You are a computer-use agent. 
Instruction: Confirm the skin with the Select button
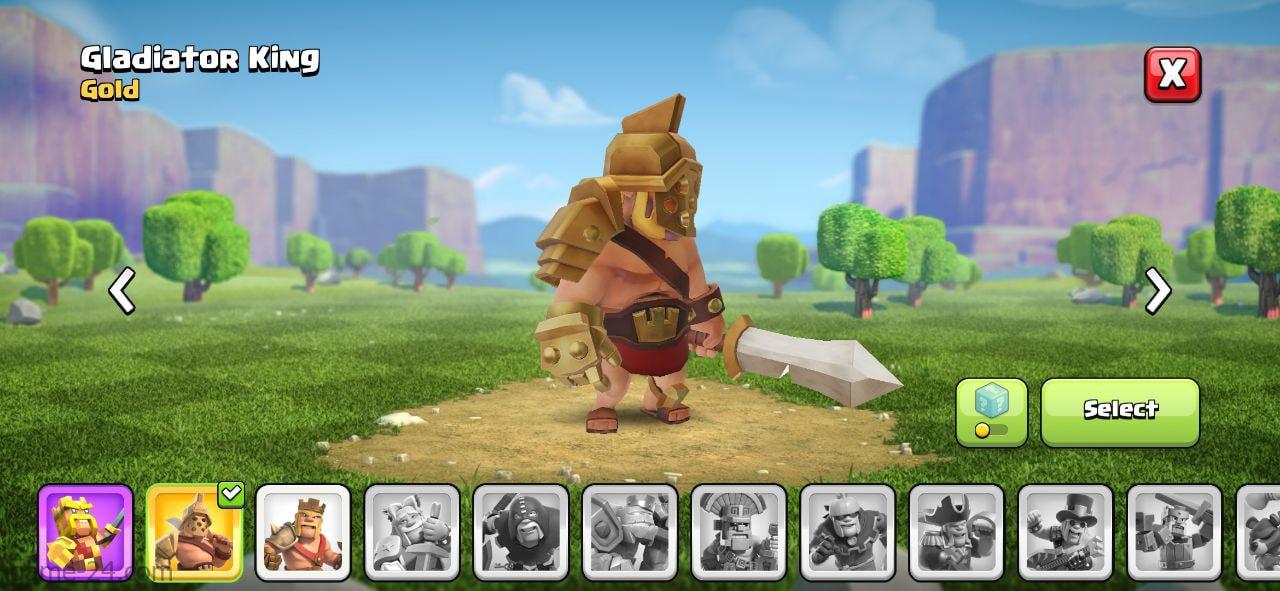pyautogui.click(x=1120, y=412)
